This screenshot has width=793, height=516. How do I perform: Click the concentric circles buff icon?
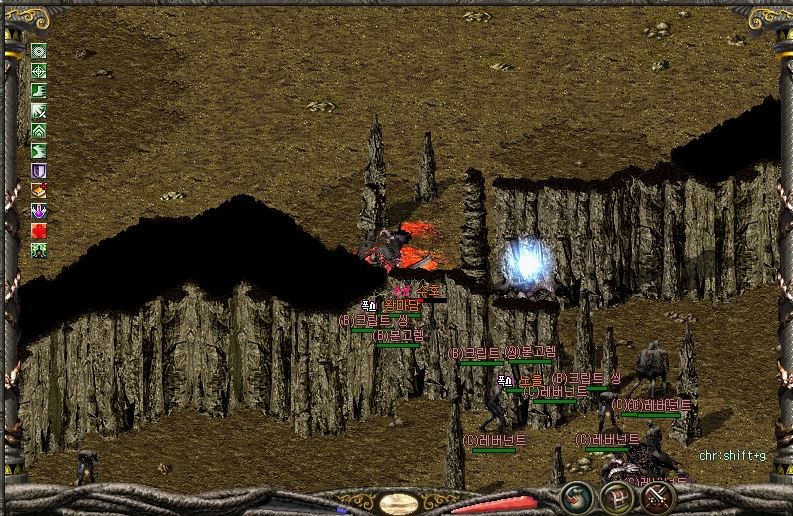(x=39, y=51)
